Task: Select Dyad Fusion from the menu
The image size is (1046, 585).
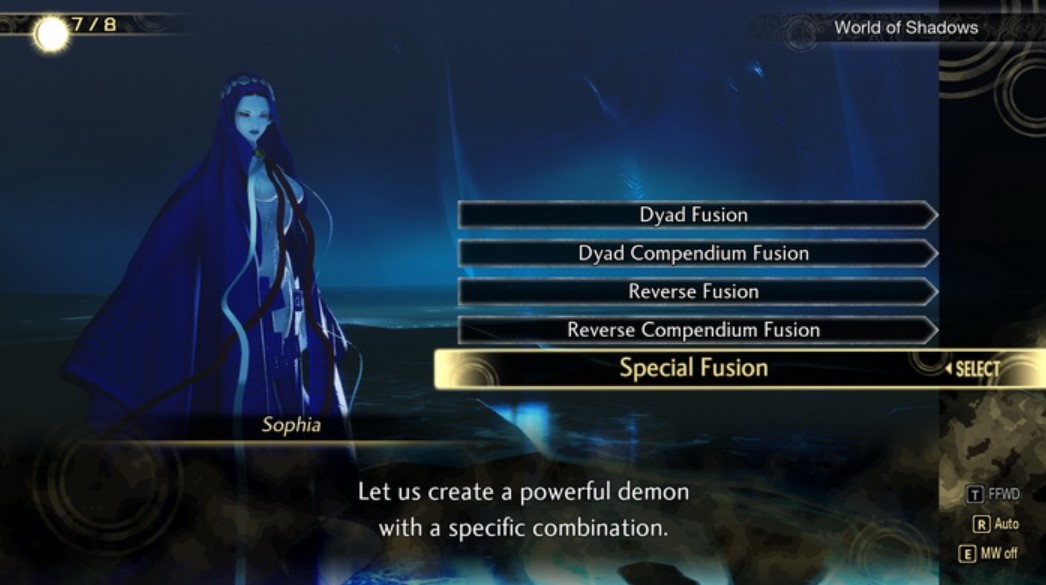Action: pyautogui.click(x=694, y=215)
